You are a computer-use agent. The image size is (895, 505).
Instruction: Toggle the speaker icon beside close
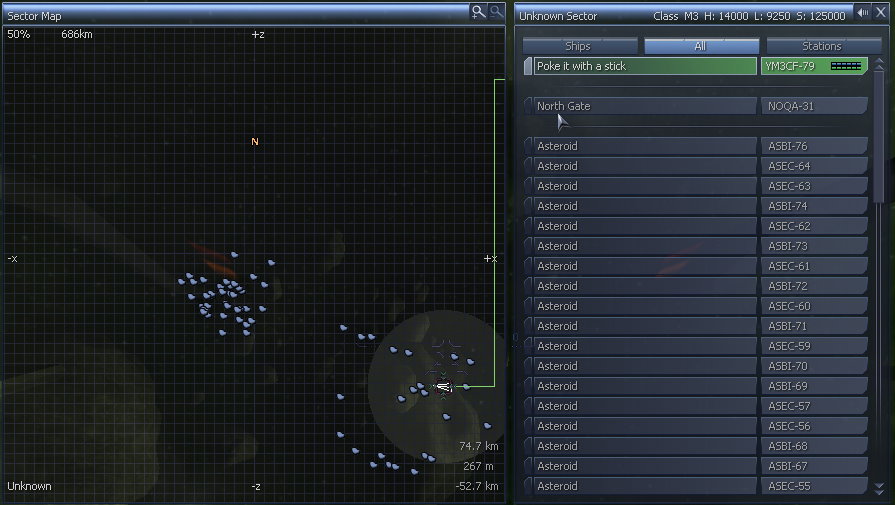click(863, 13)
